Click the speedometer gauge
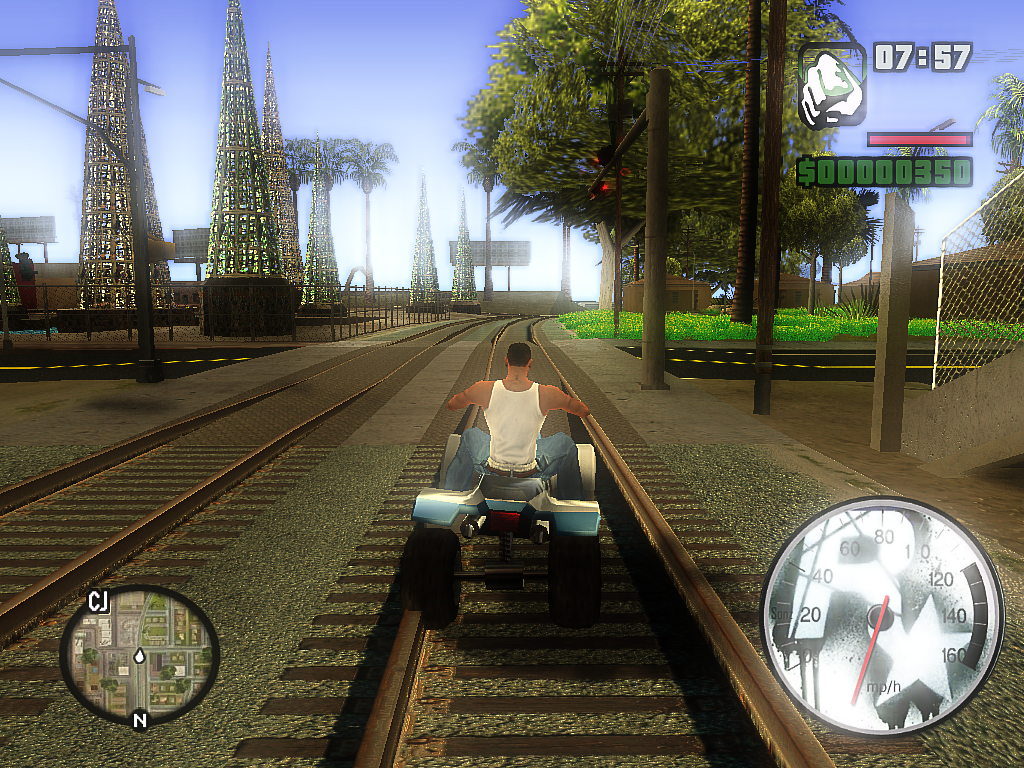The image size is (1024, 768). point(882,616)
